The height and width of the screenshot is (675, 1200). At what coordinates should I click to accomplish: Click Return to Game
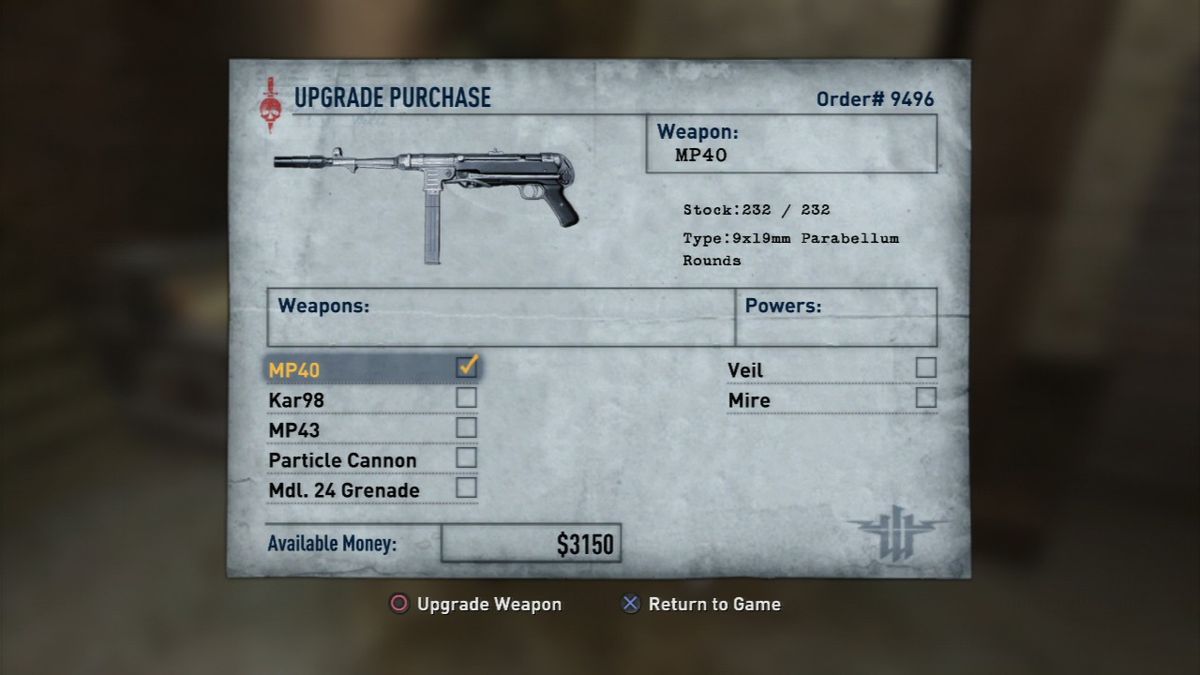[714, 604]
